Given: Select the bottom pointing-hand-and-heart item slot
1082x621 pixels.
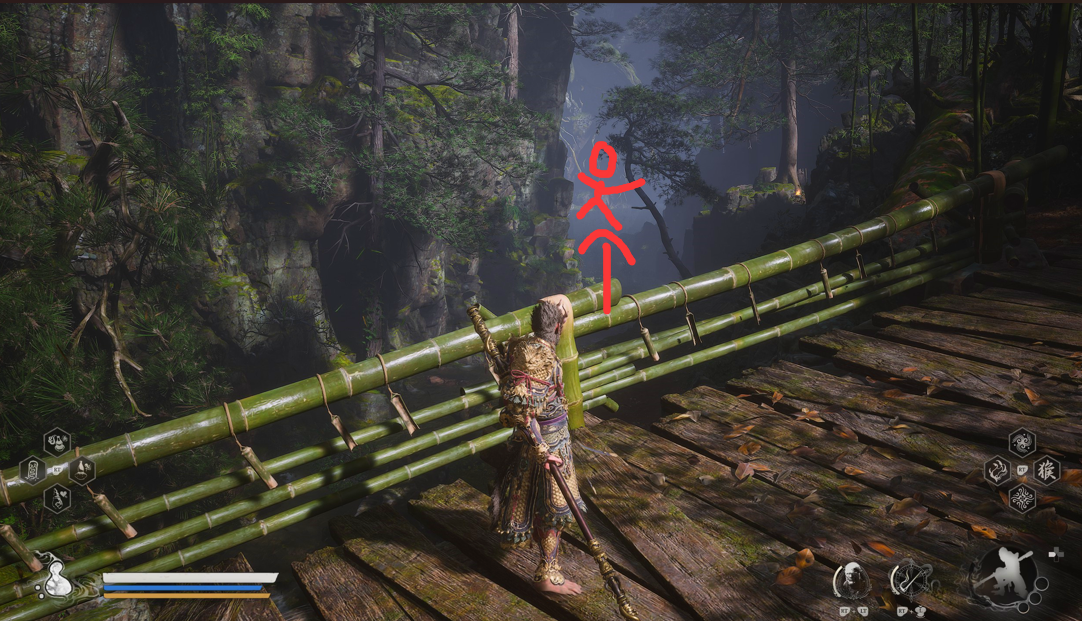Looking at the screenshot, I should 57,497.
